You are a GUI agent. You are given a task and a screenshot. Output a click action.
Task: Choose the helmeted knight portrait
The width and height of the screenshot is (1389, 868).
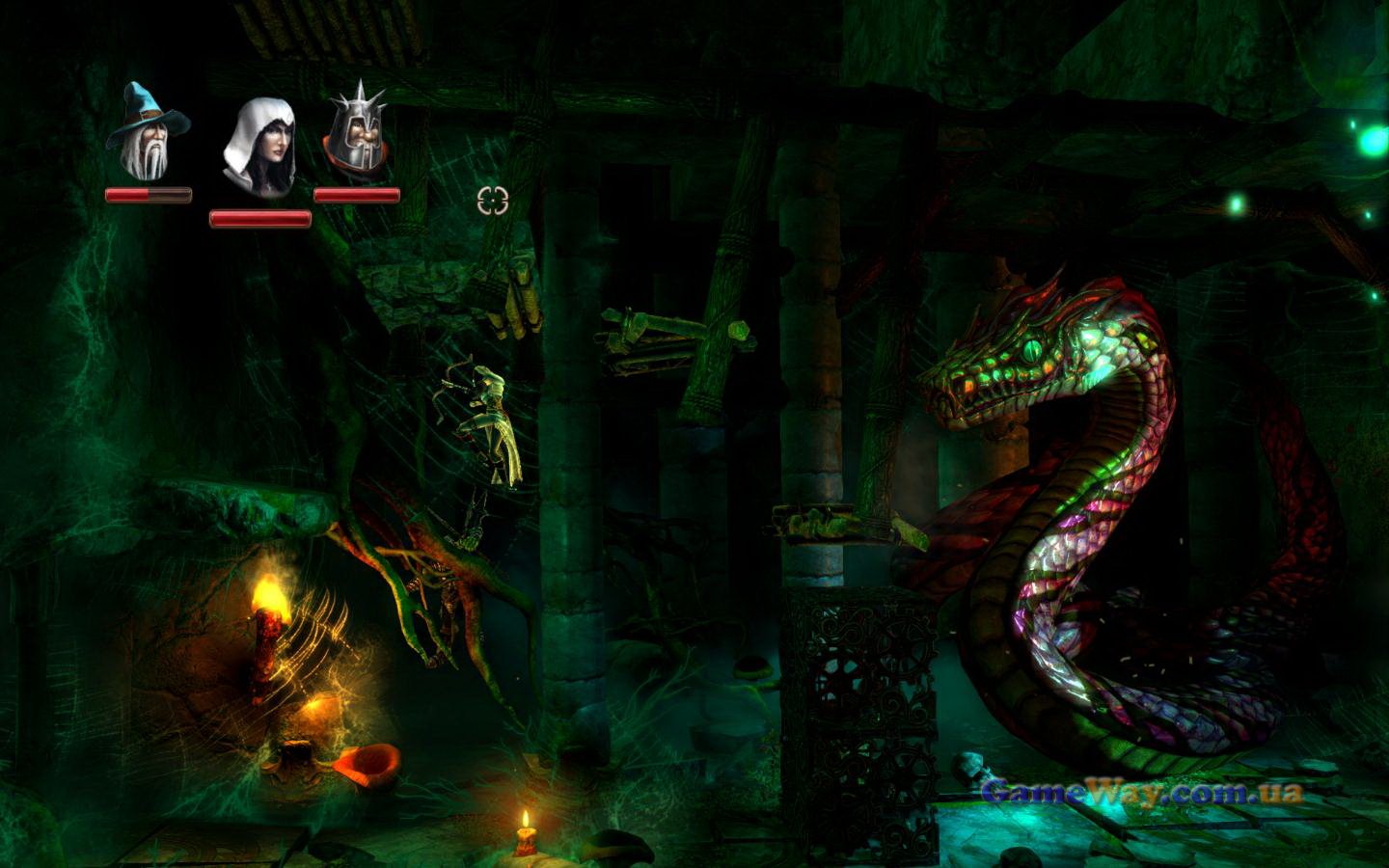tap(357, 131)
